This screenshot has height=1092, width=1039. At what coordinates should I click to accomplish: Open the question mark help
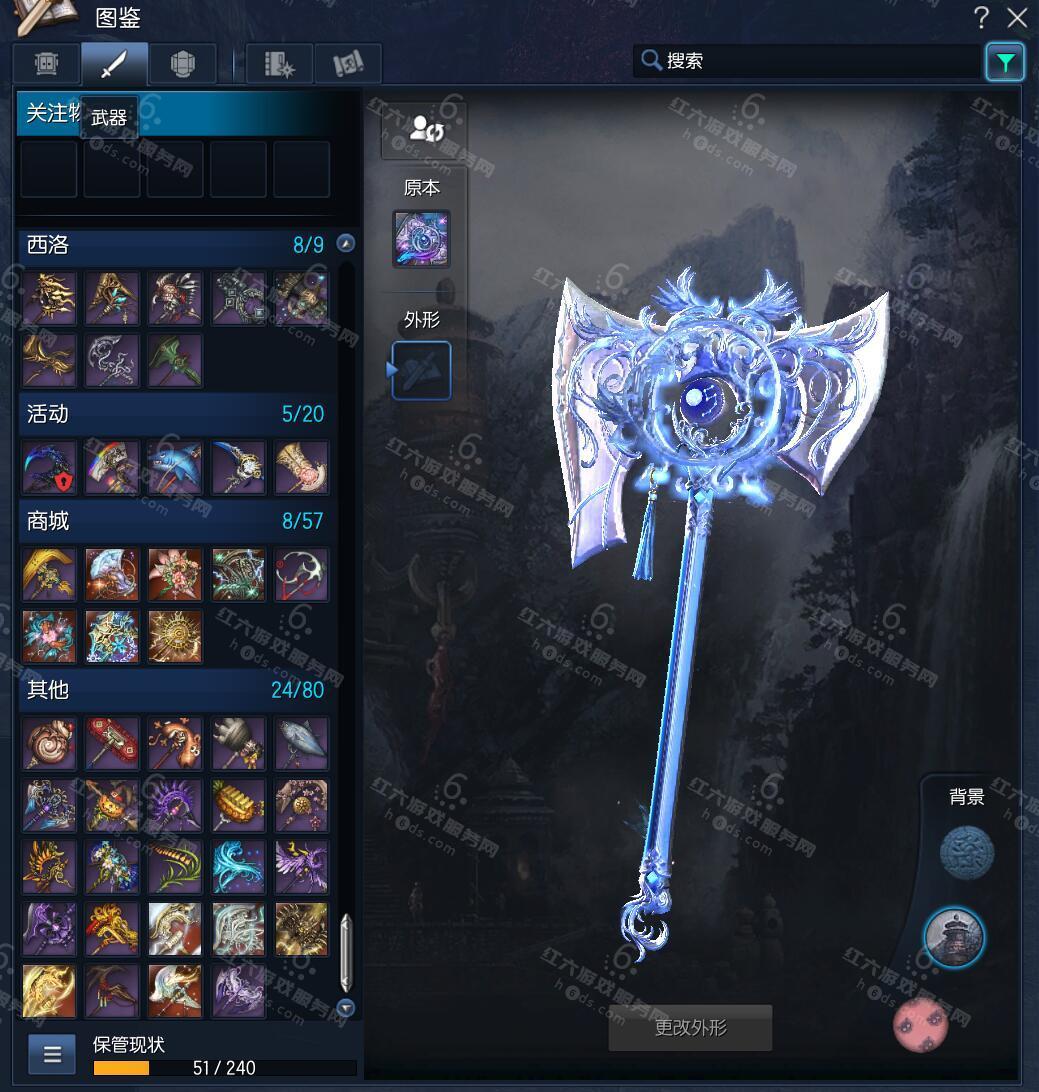tap(982, 17)
